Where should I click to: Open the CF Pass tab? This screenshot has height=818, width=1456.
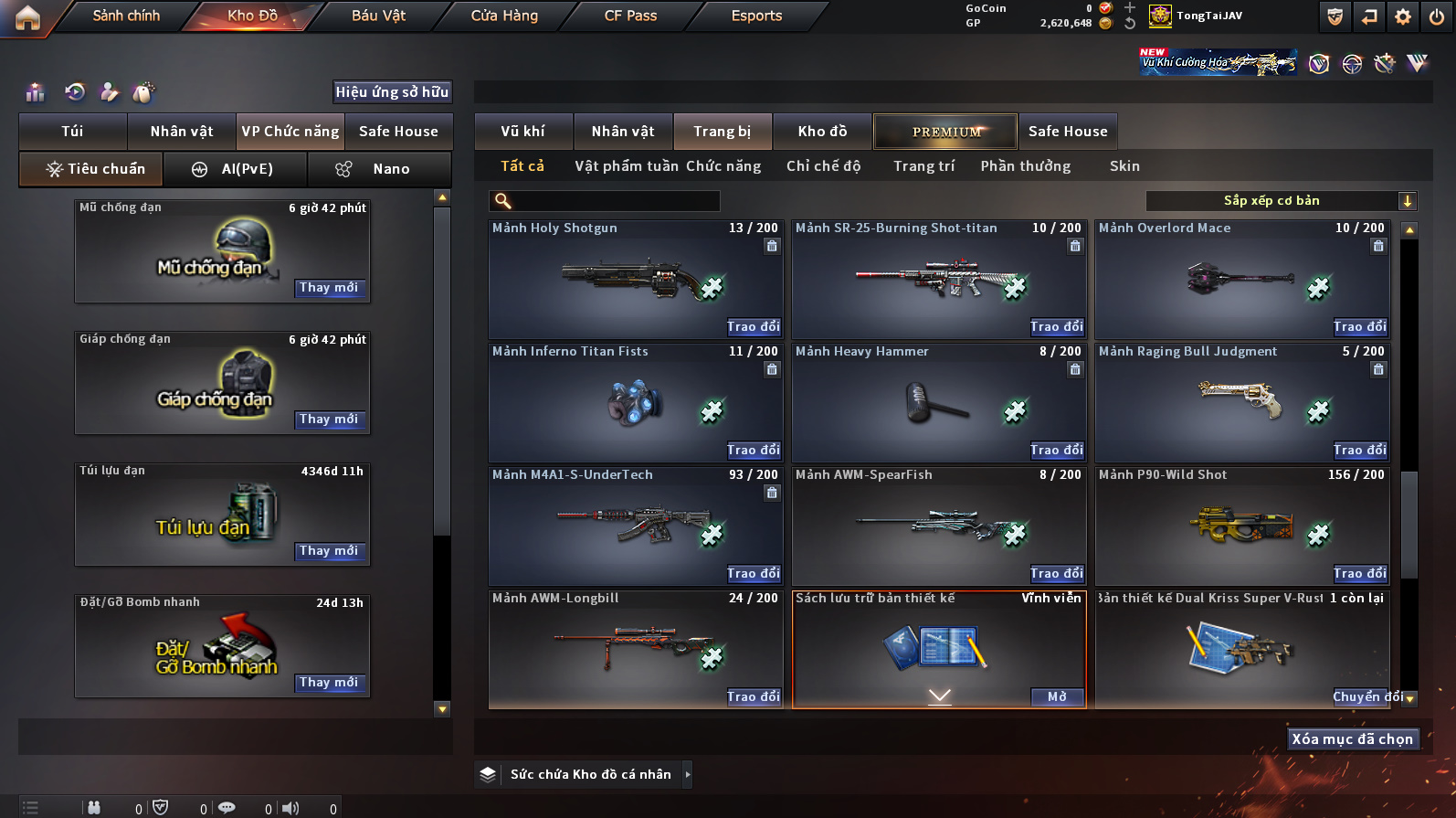(630, 16)
